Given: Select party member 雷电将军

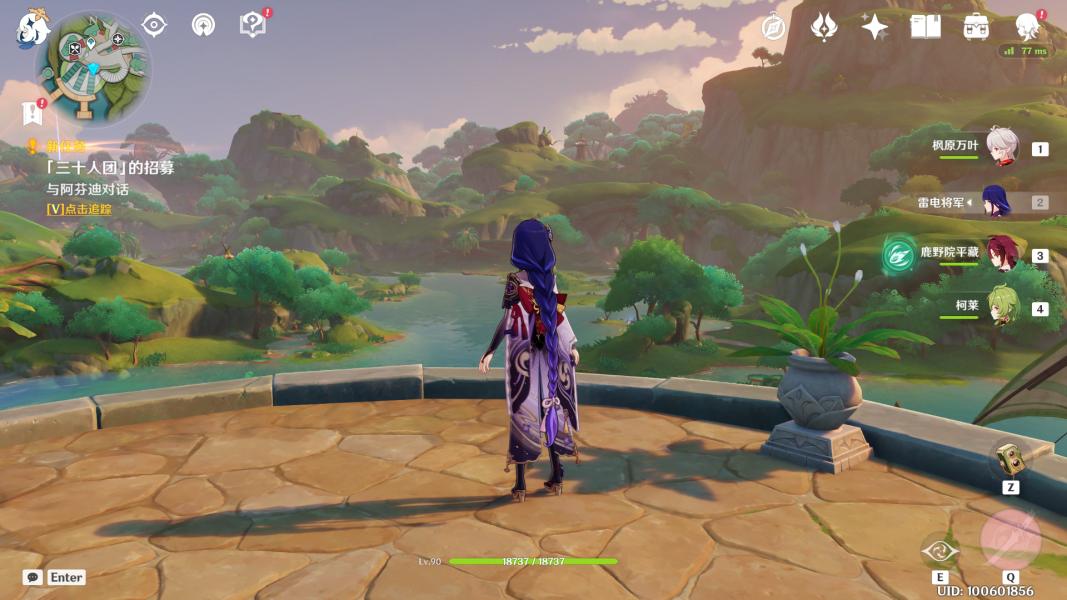Looking at the screenshot, I should (995, 202).
